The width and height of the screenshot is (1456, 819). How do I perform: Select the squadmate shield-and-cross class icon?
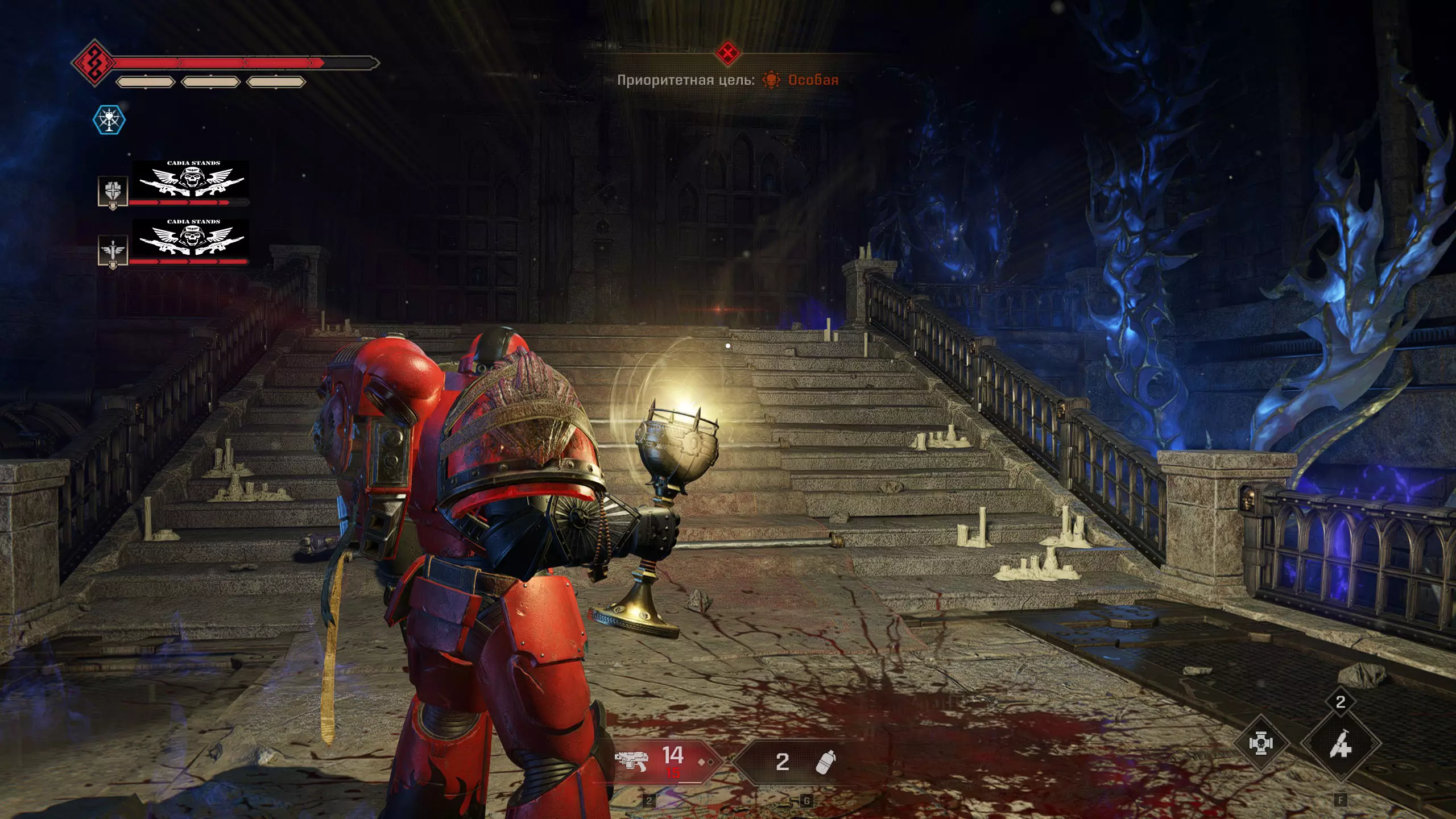click(x=113, y=191)
